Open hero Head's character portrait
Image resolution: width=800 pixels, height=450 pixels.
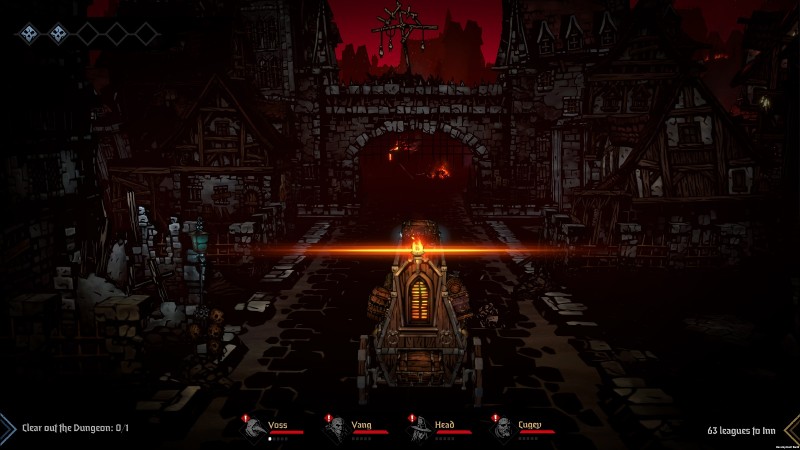tap(420, 428)
